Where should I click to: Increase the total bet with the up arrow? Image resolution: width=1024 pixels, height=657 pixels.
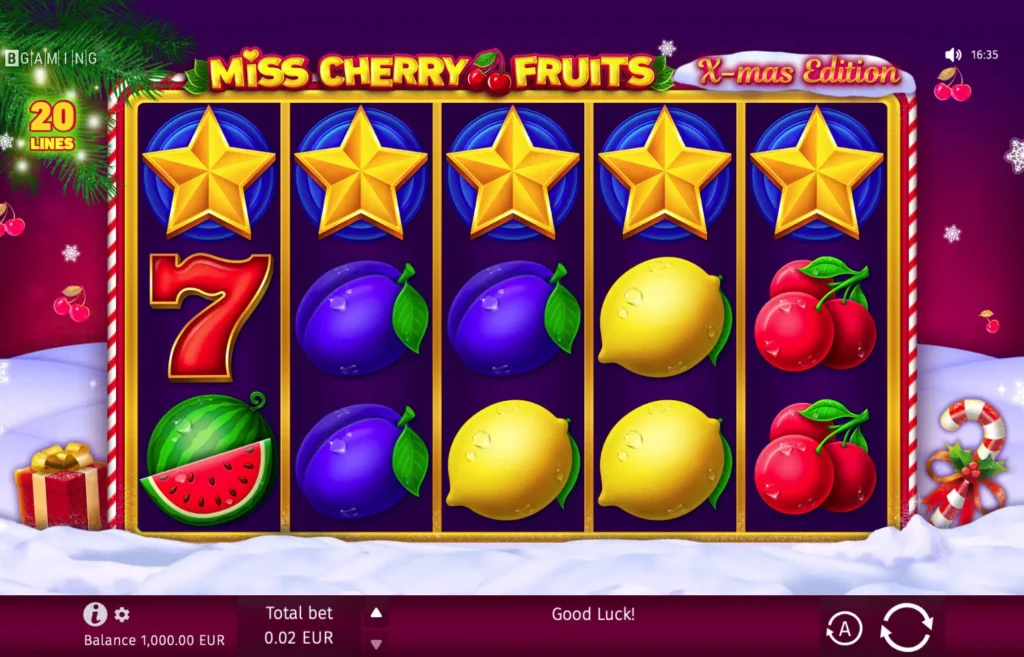(x=377, y=613)
